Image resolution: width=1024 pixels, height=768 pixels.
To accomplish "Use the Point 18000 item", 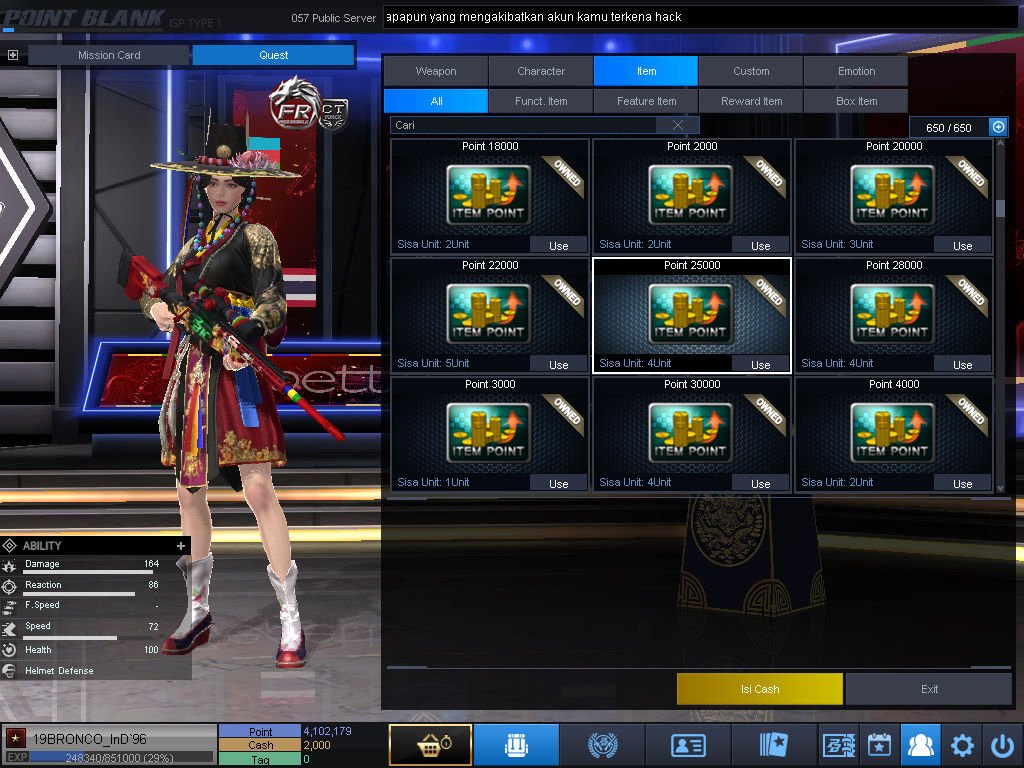I will [558, 245].
